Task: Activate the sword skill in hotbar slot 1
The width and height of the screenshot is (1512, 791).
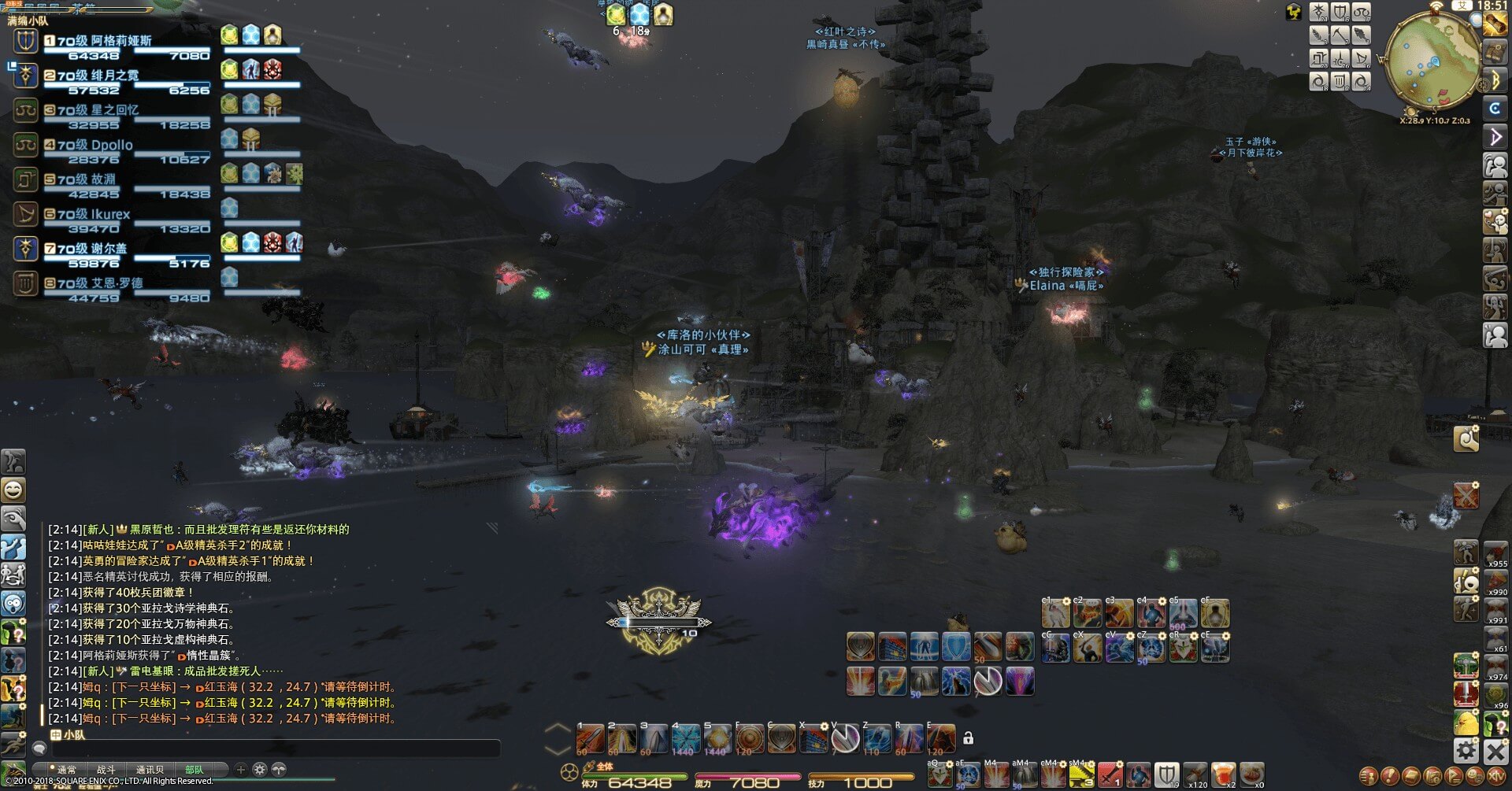Action: 590,739
